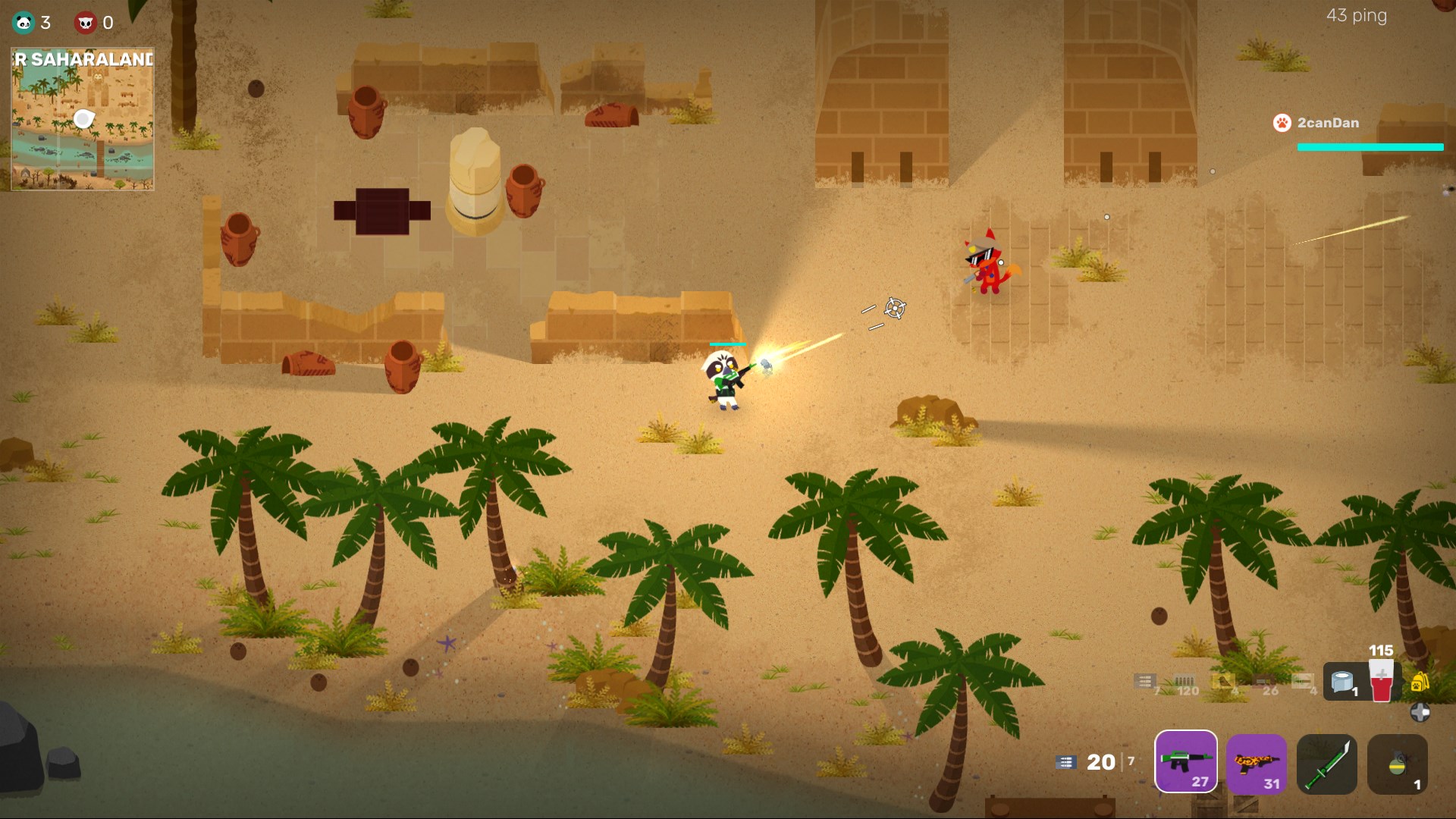Select the grenade slot in the hotbar

(1398, 764)
